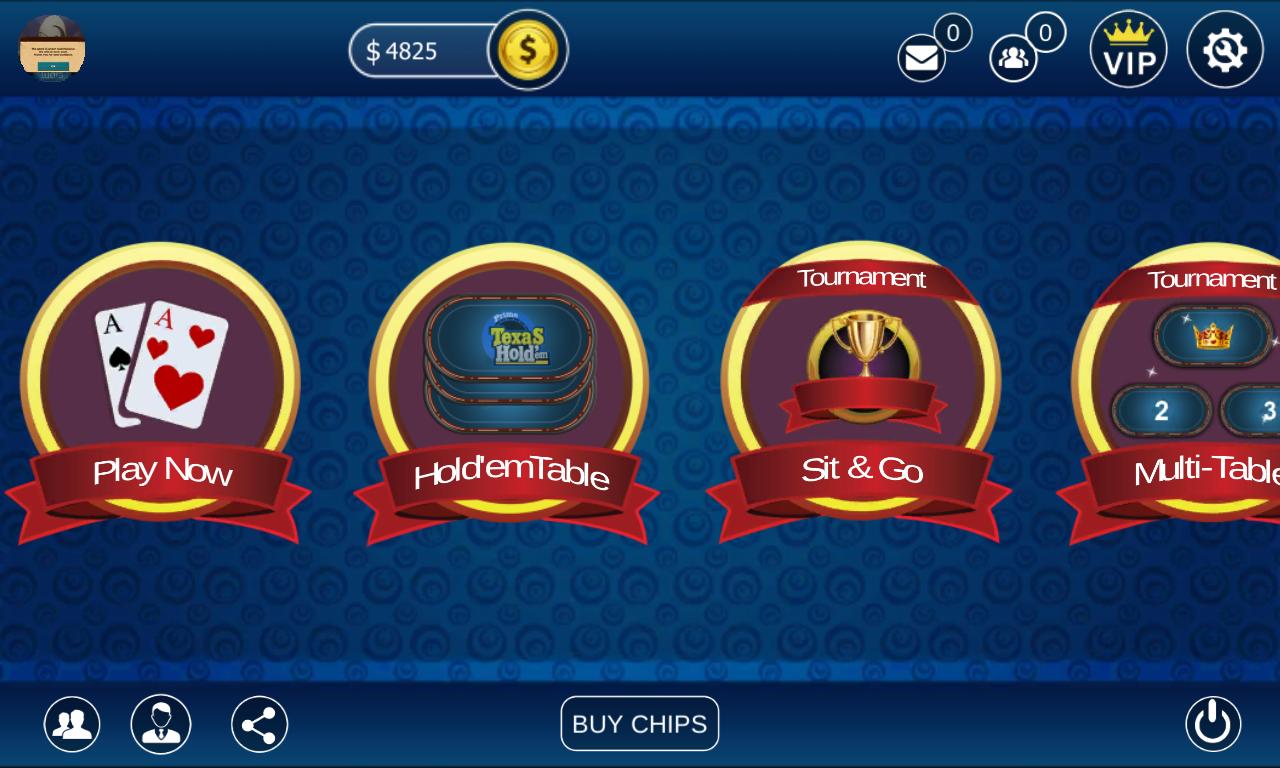Image resolution: width=1280 pixels, height=768 pixels.
Task: Open your player profile avatar
Action: tap(53, 48)
